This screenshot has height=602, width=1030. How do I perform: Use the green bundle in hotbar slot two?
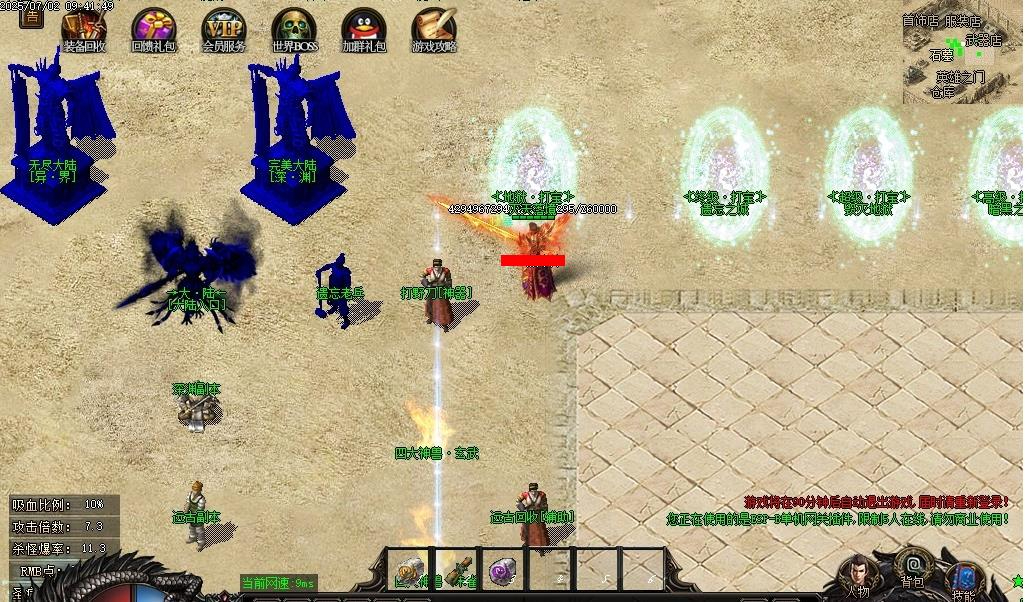click(455, 569)
